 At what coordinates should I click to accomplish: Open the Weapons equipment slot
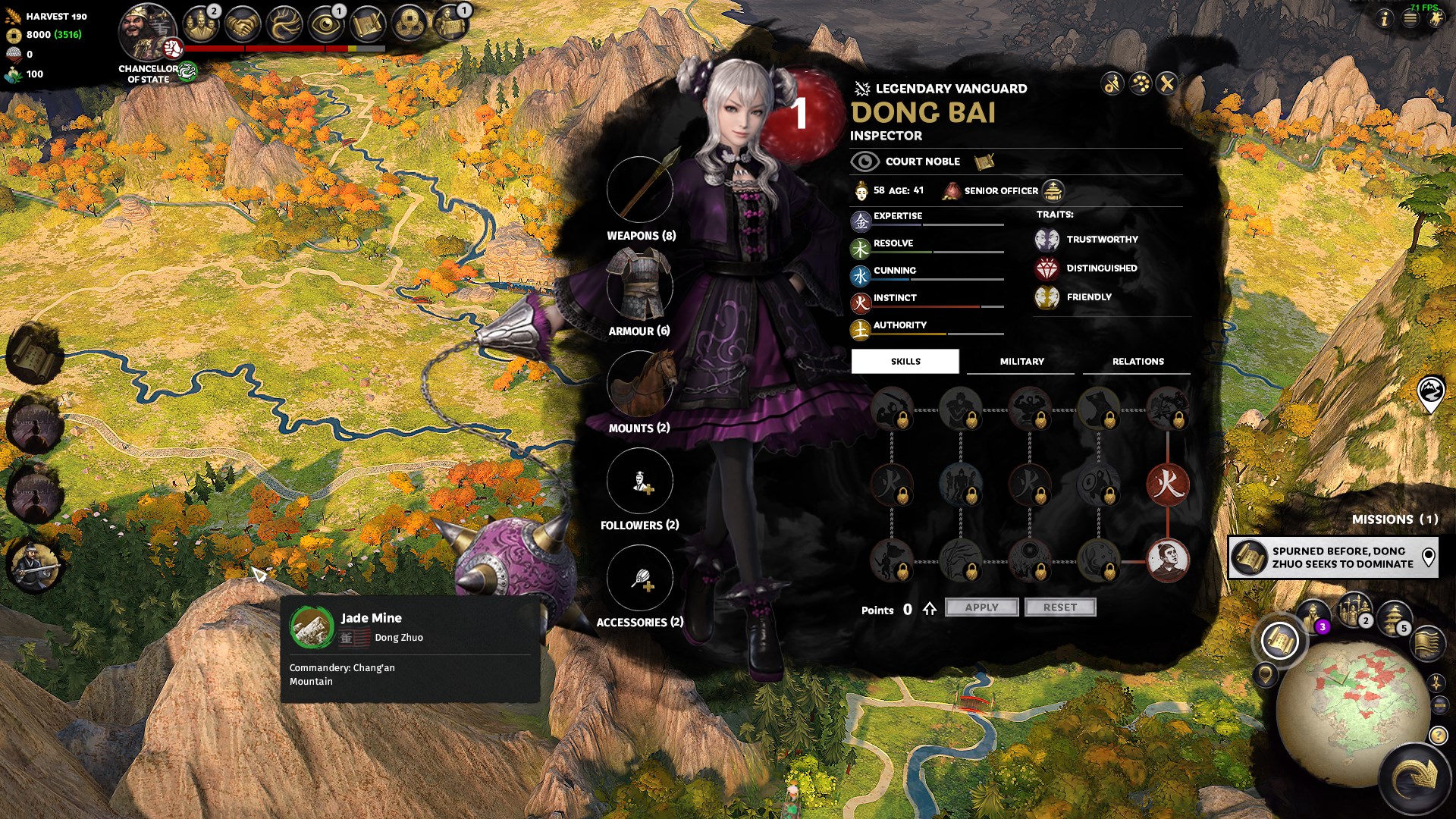click(640, 190)
